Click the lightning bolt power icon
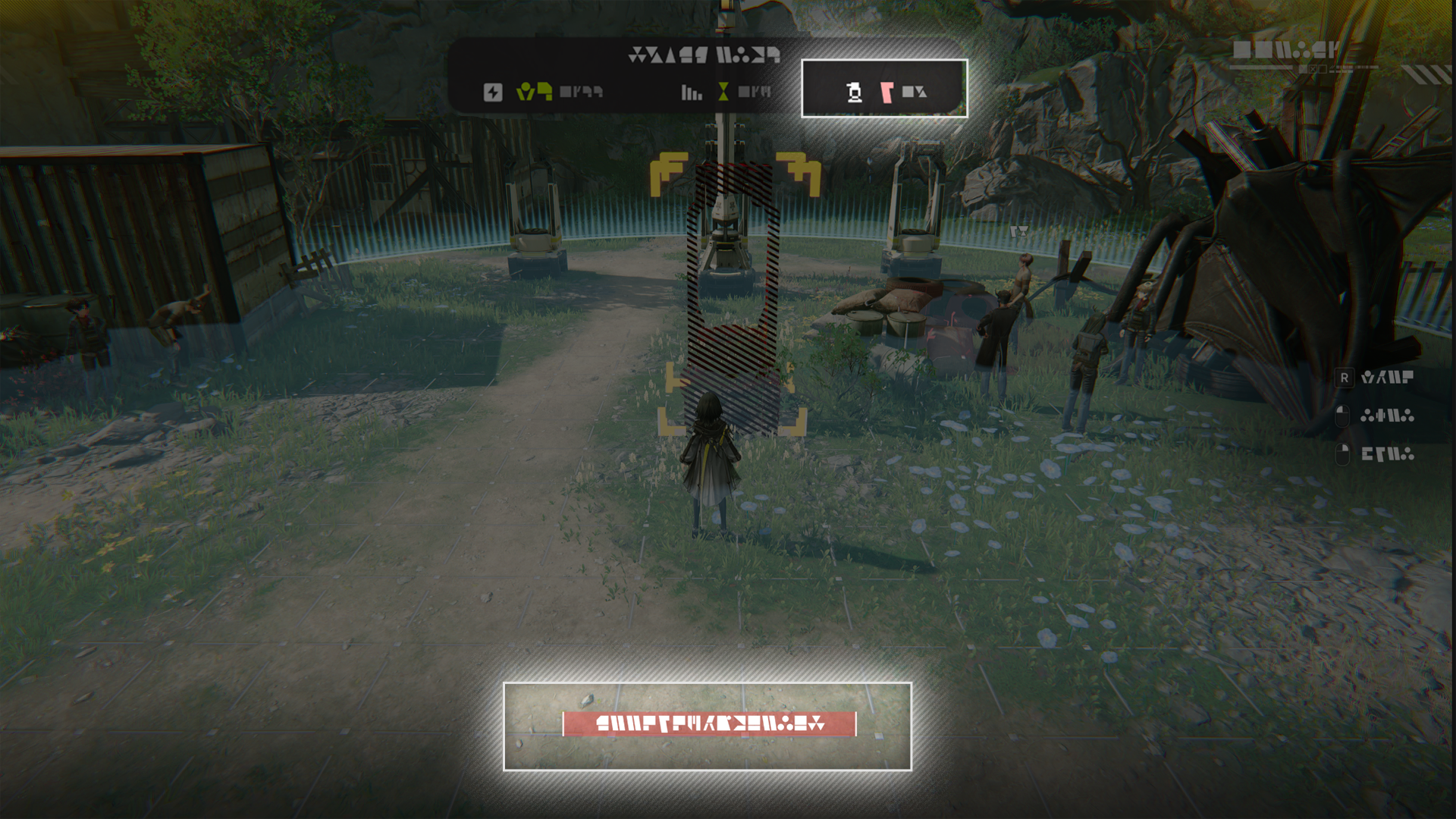The image size is (1456, 819). 493,93
